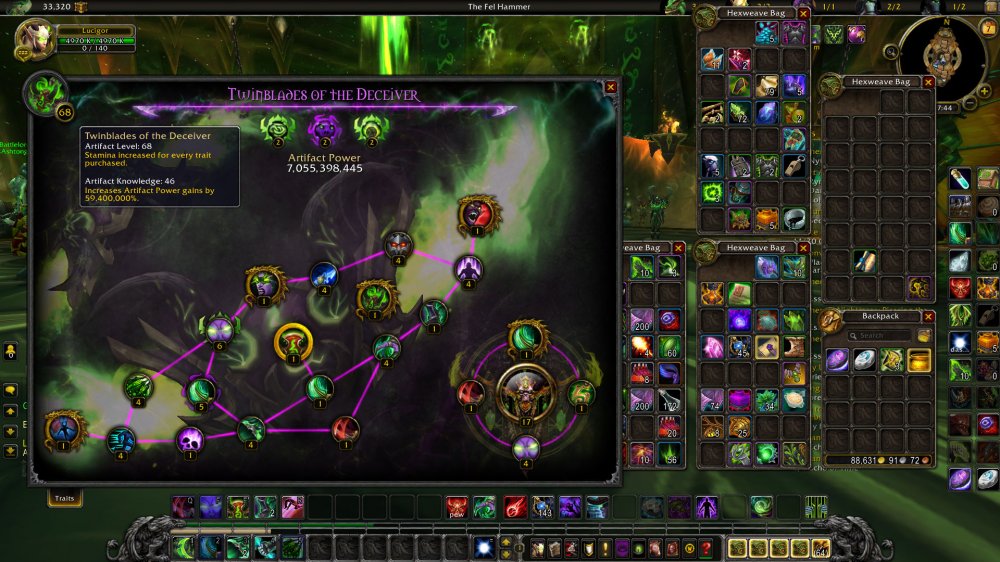Click the purple skull trait node
1000x562 pixels.
pyautogui.click(x=190, y=439)
